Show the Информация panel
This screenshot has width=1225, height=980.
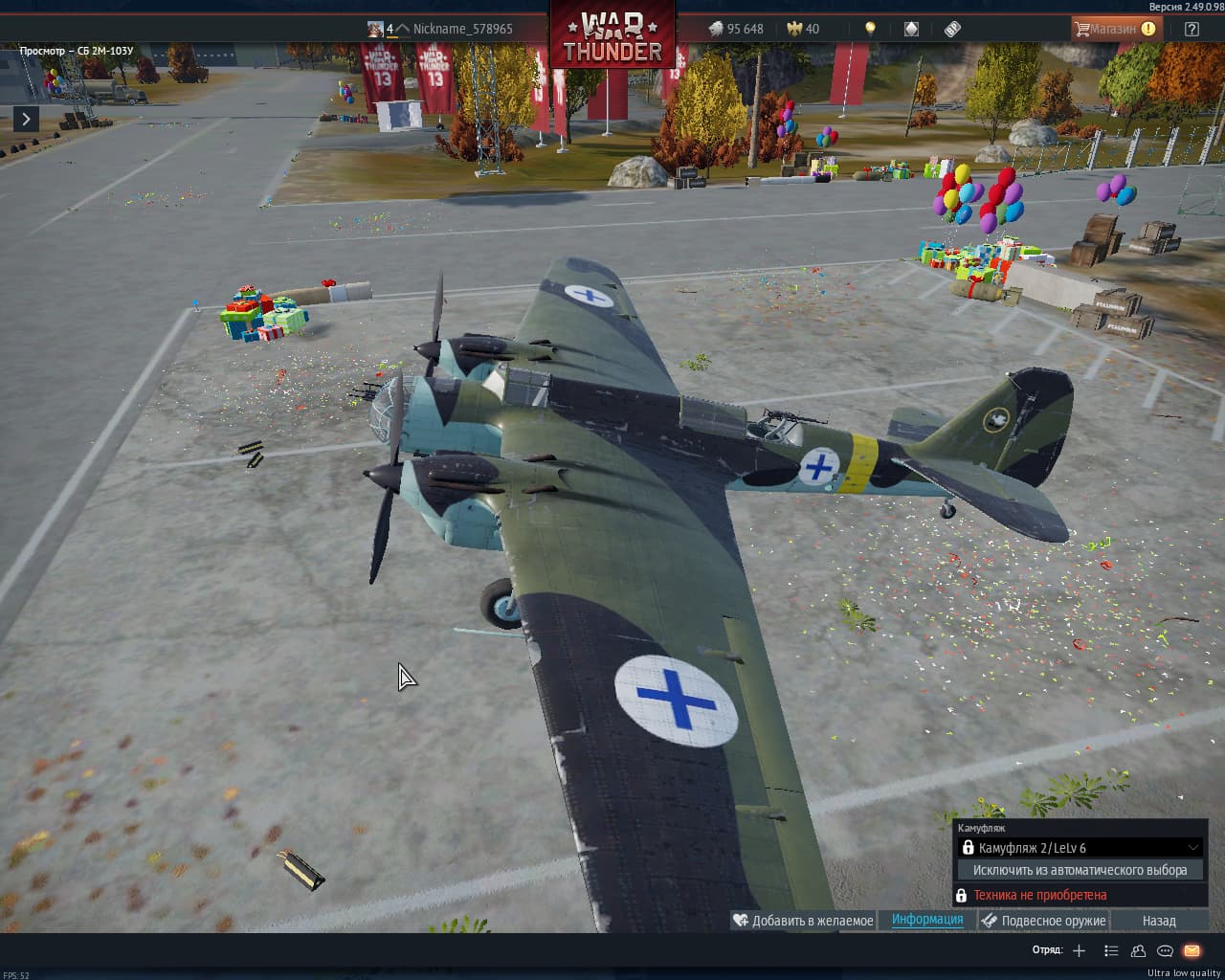click(927, 920)
